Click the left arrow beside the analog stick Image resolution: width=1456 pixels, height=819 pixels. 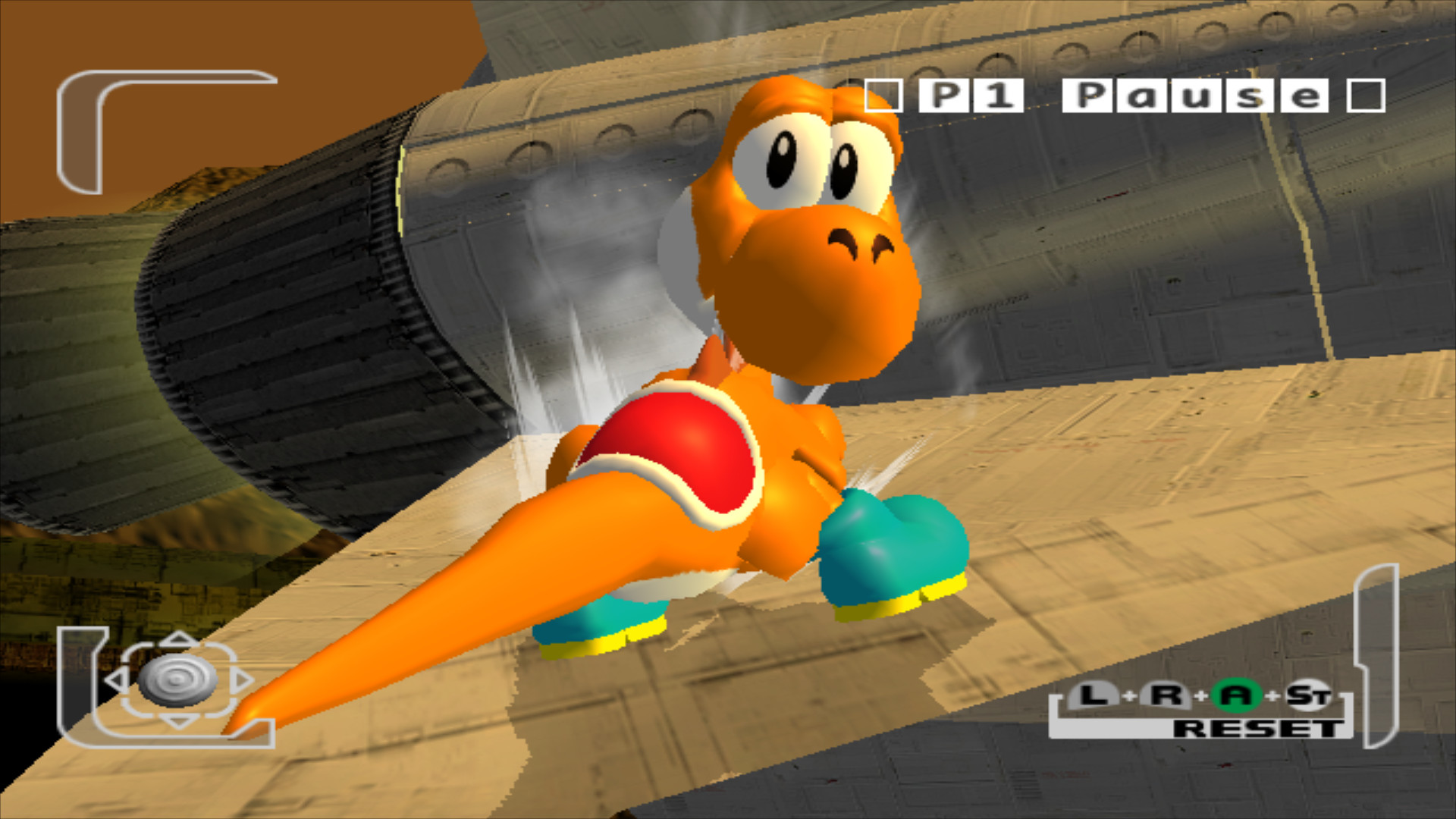pos(118,679)
